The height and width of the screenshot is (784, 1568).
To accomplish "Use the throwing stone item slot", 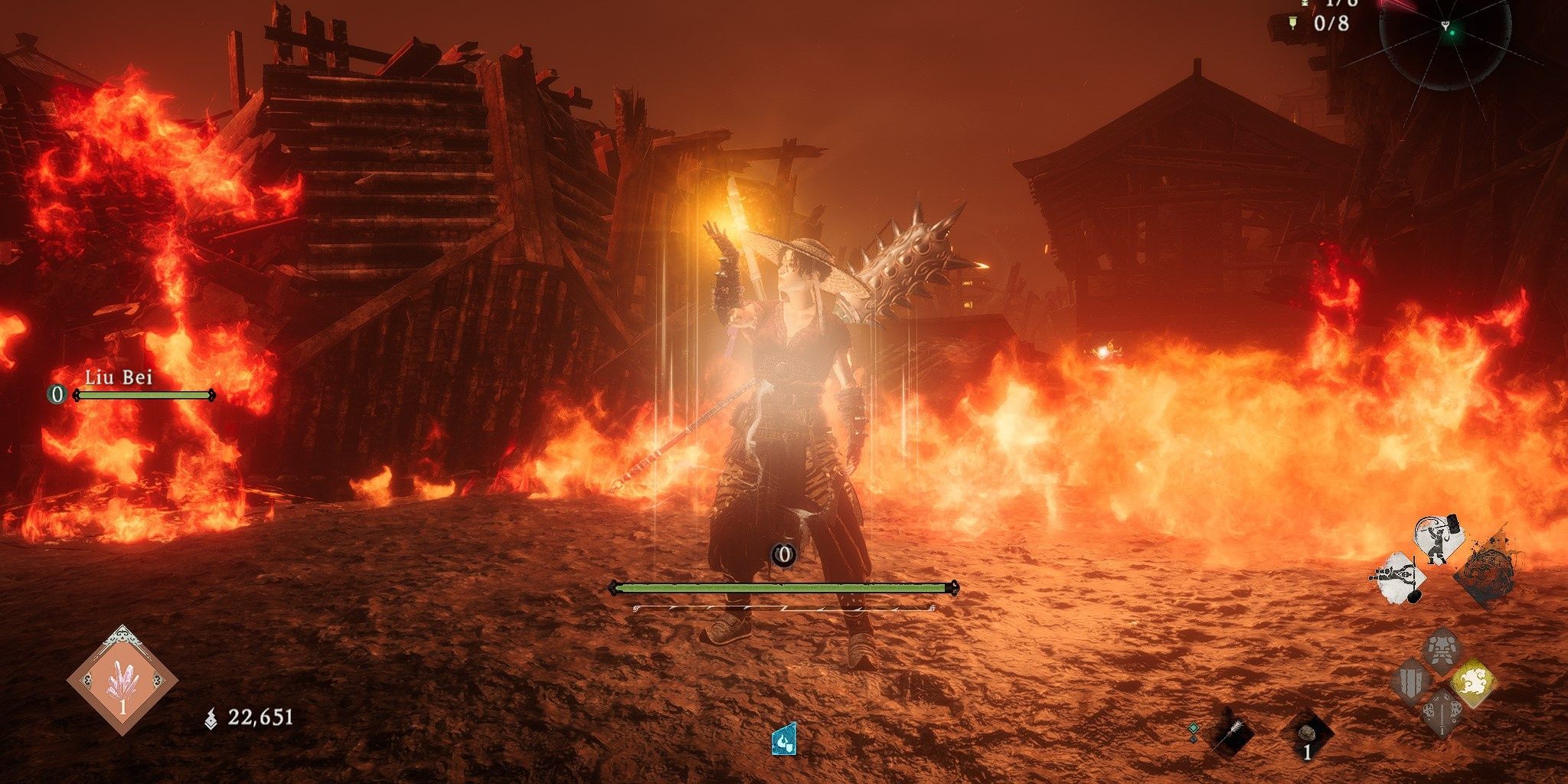I will click(1308, 735).
